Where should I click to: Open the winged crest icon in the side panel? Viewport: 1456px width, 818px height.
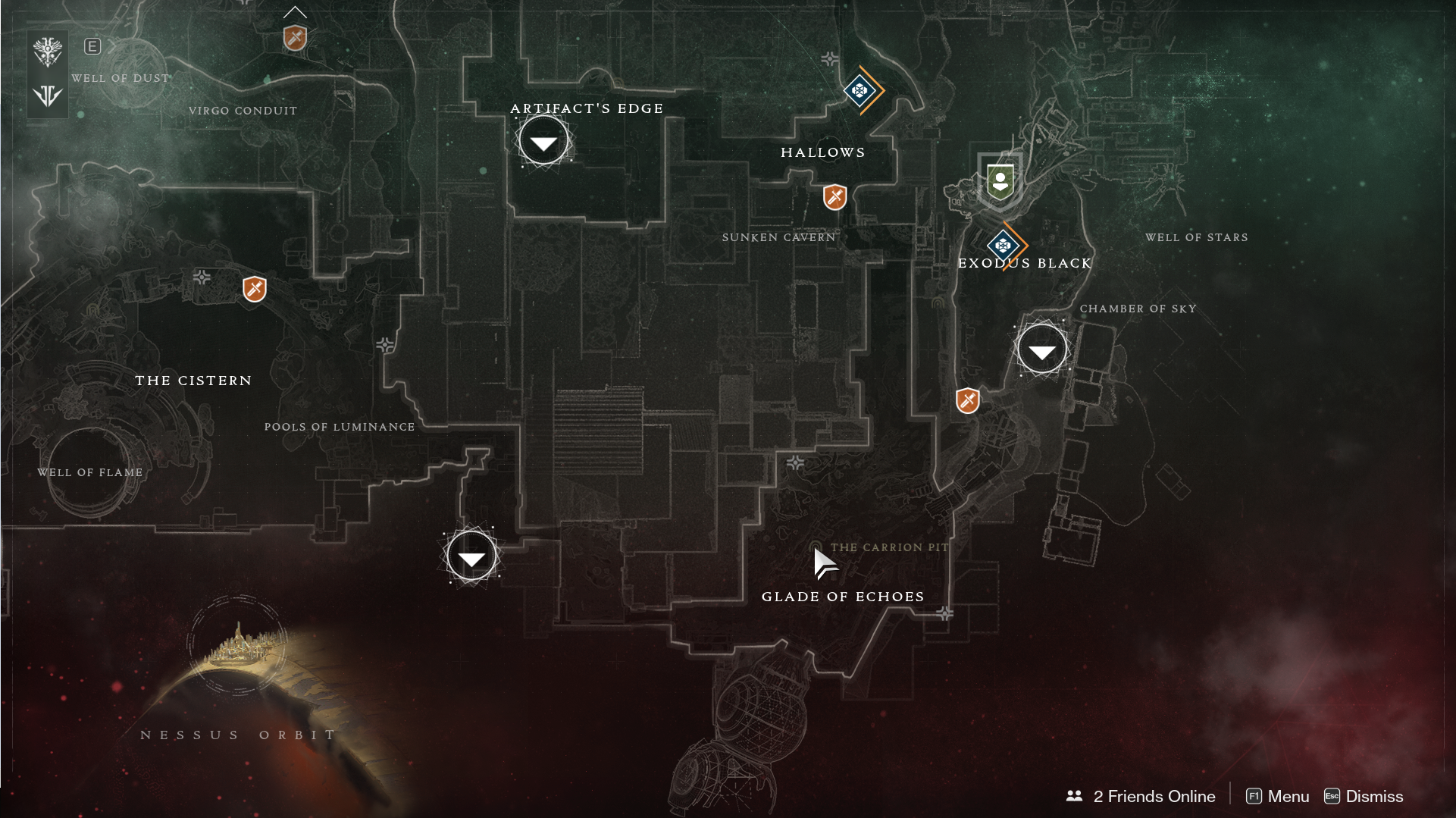tap(48, 52)
